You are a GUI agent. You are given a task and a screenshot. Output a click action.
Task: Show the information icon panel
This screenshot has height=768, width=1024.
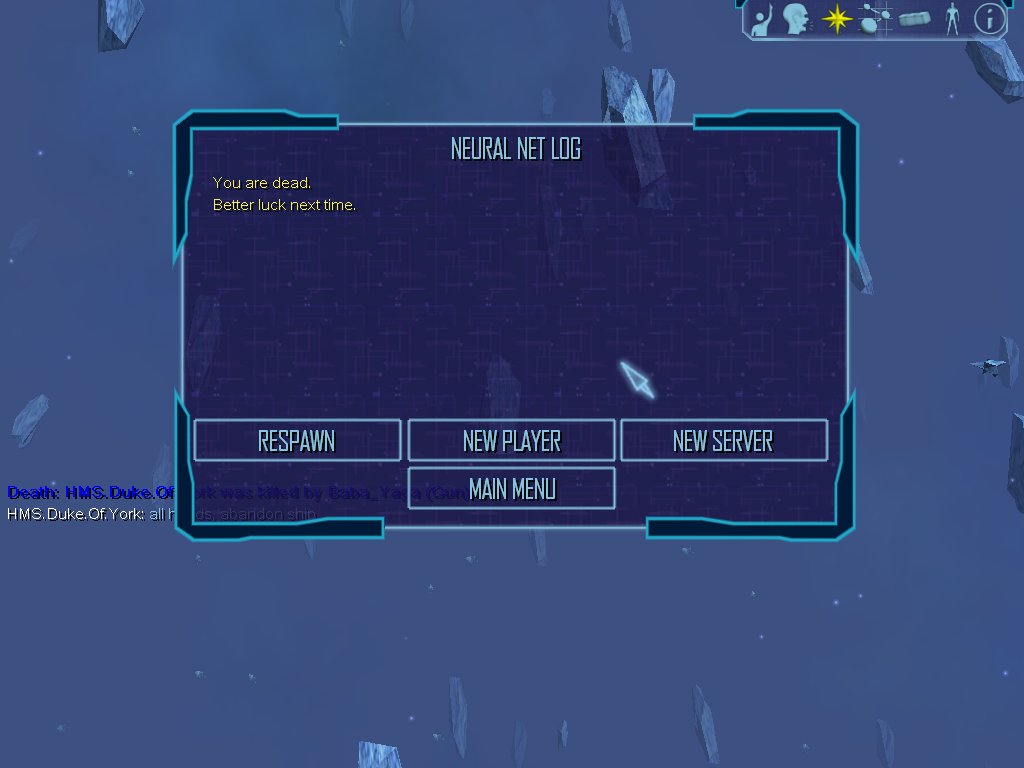(x=989, y=19)
